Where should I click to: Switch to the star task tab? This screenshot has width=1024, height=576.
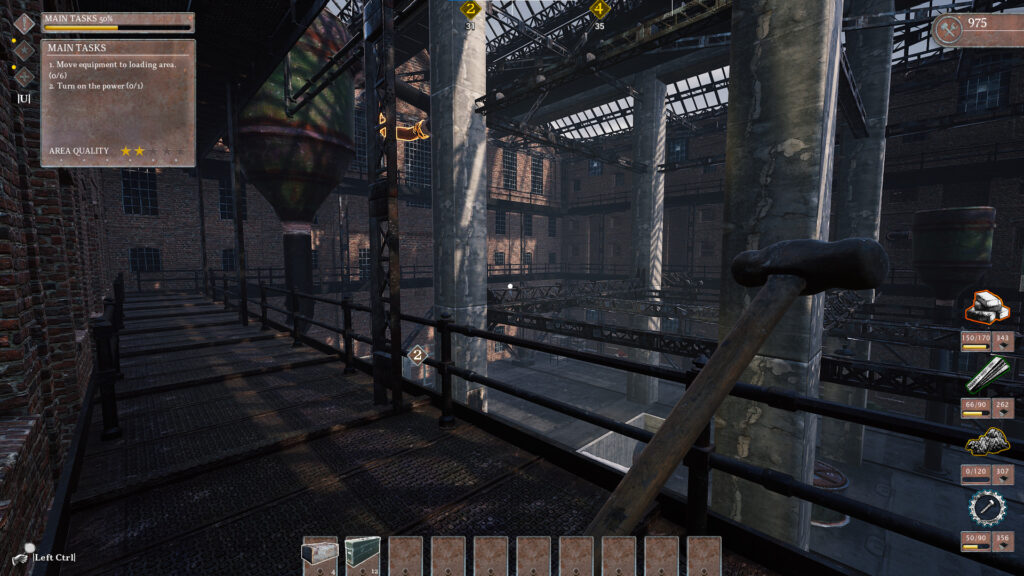point(23,49)
